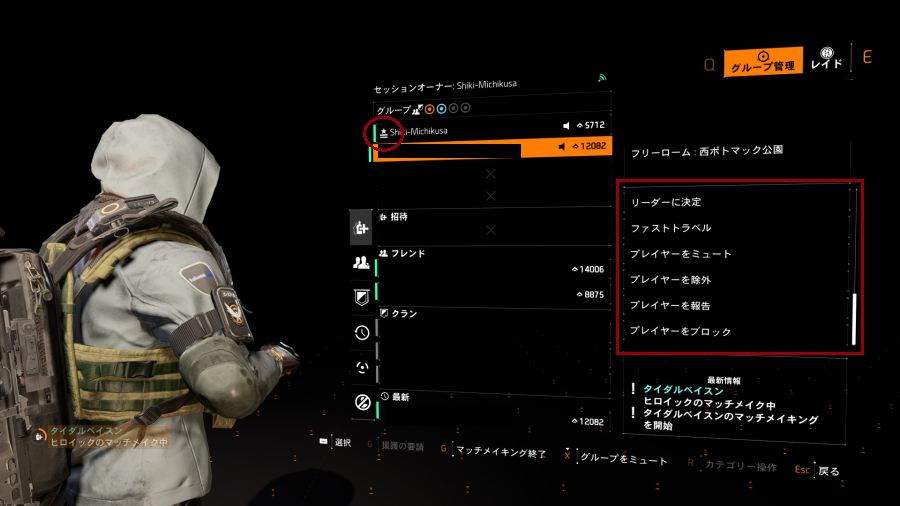Choose プレイヤーを除外 (remove player)

click(x=670, y=280)
